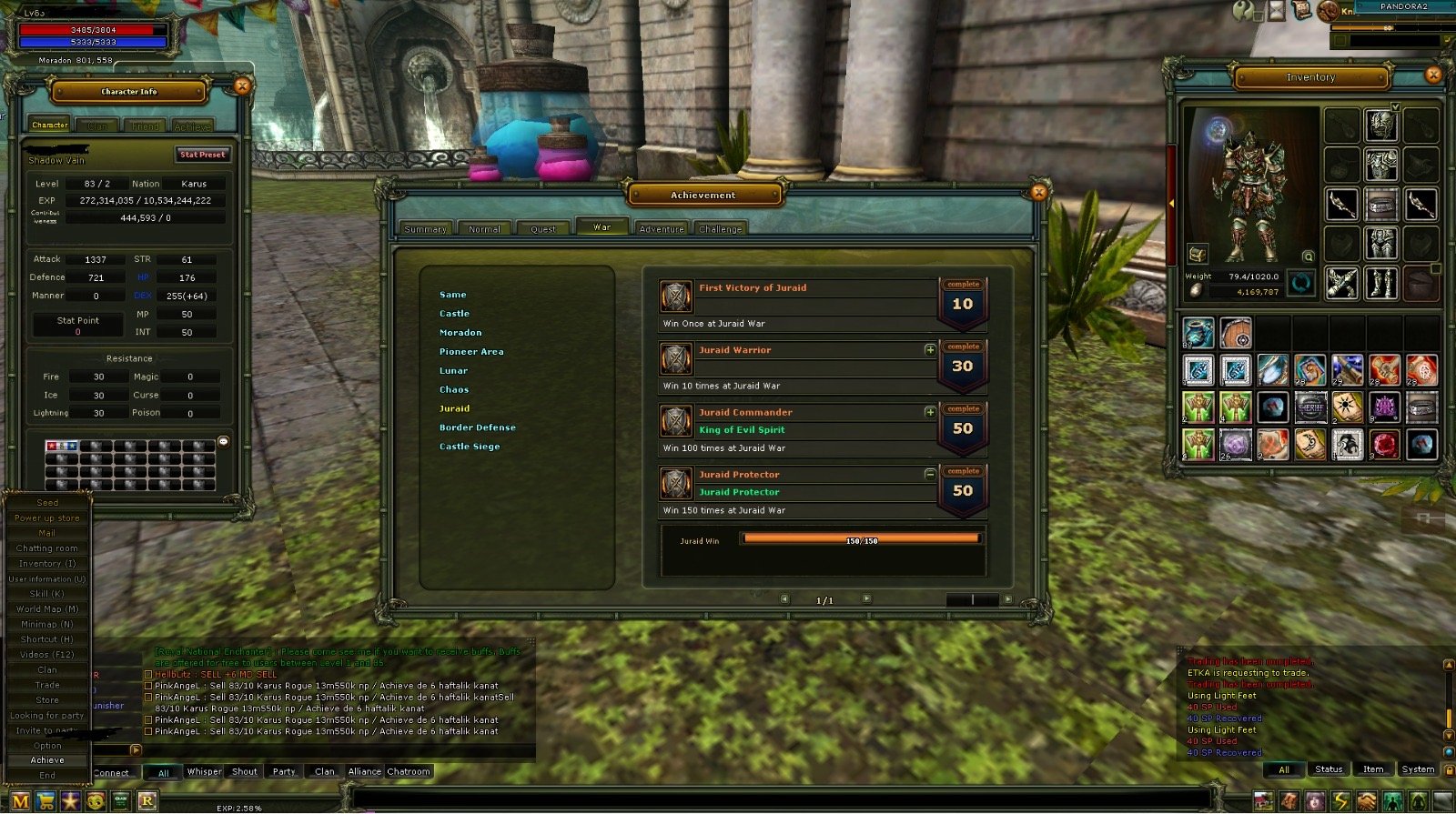Switch to the Summary achievement tab
Image resolution: width=1456 pixels, height=814 pixels.
click(425, 229)
